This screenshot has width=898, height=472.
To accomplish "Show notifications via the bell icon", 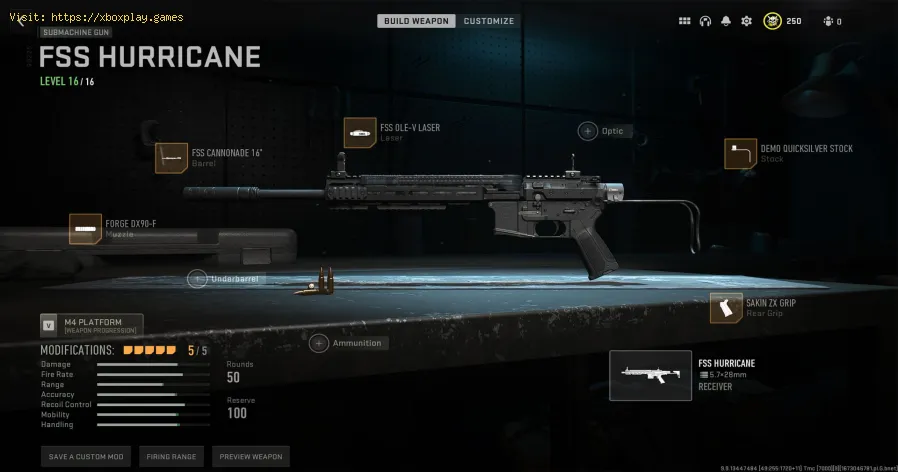I will coord(725,21).
